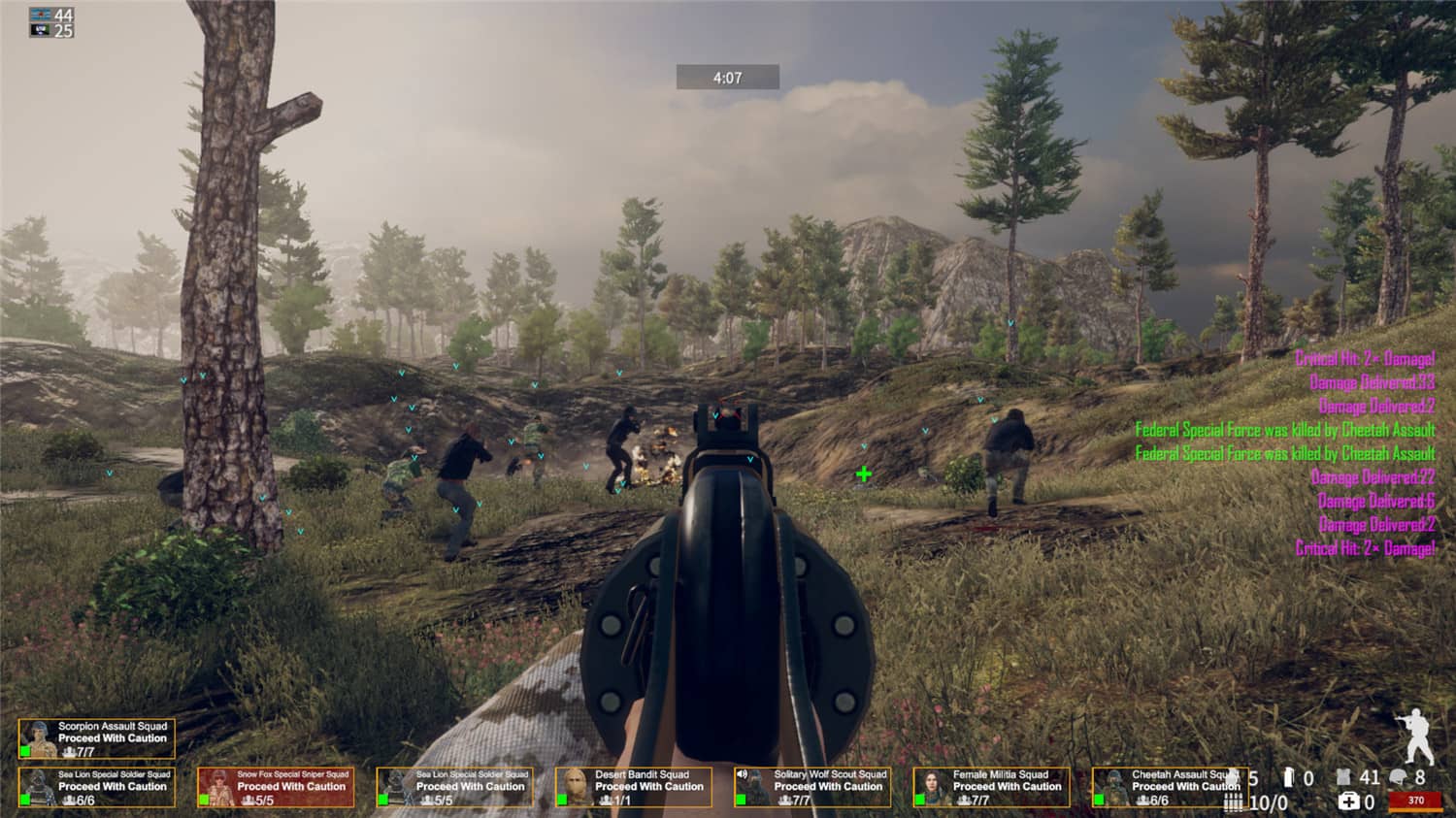Toggle the green status box on Snow Fox panel
The height and width of the screenshot is (818, 1456).
pyautogui.click(x=206, y=798)
